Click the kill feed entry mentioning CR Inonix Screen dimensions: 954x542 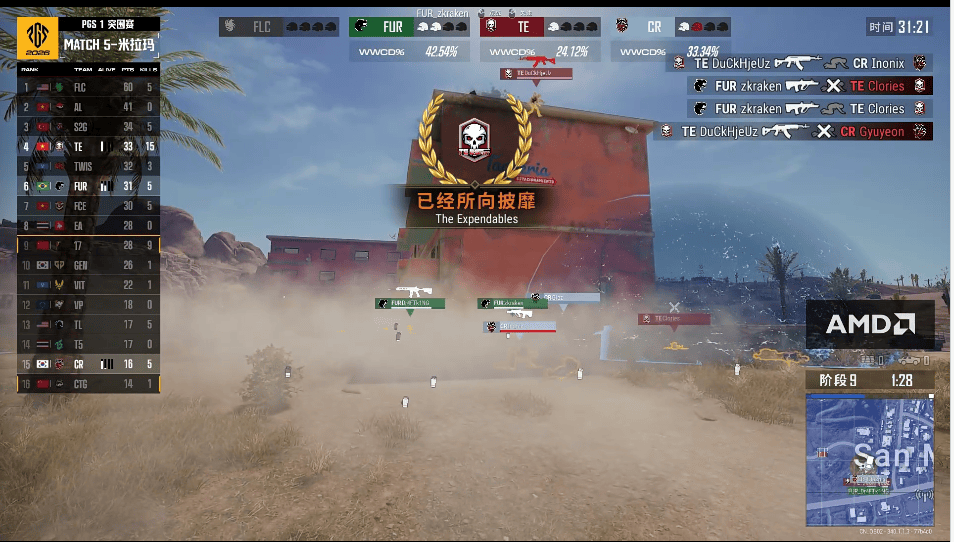point(800,62)
